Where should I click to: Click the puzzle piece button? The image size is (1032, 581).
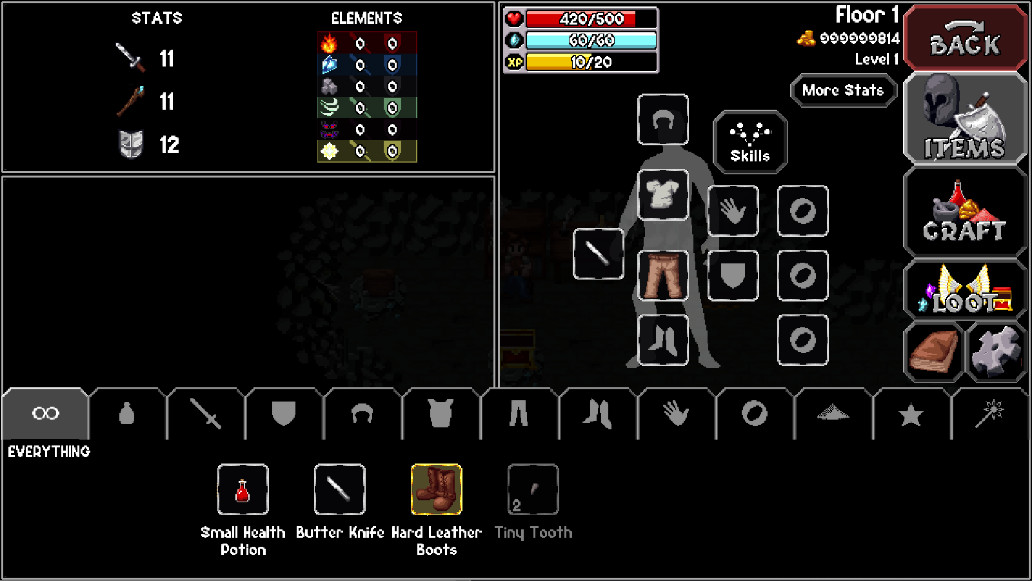[x=996, y=351]
